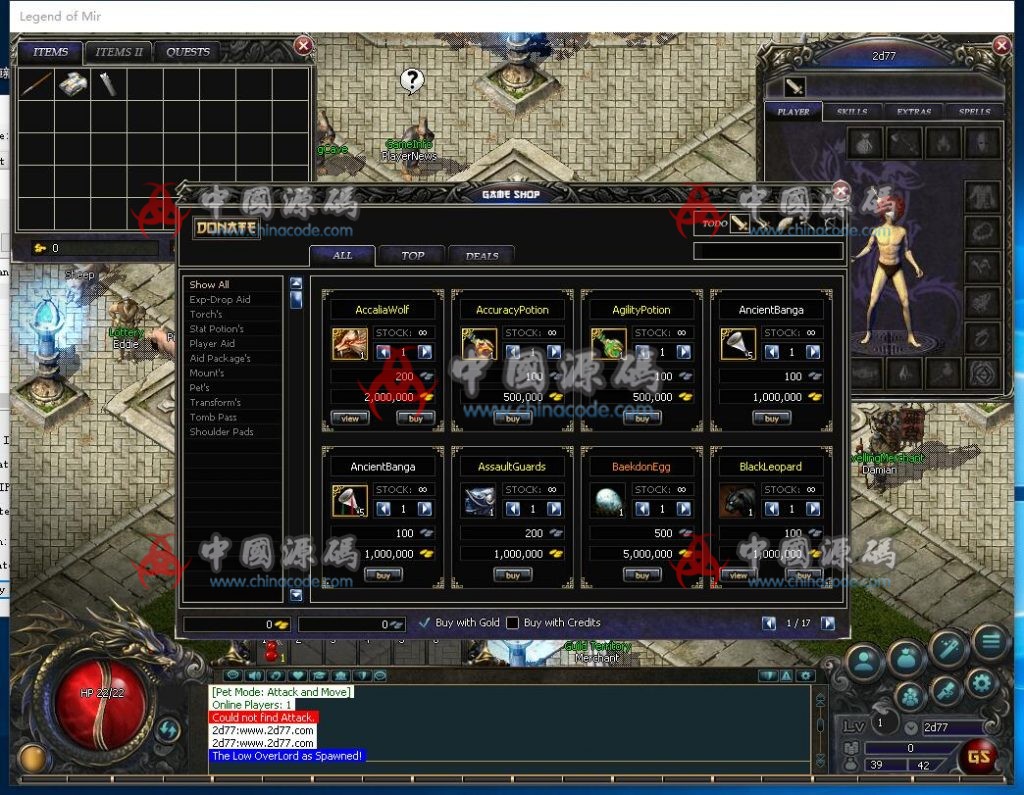Go to the next Game Shop page
Screen dimensions: 1024x795
(828, 623)
